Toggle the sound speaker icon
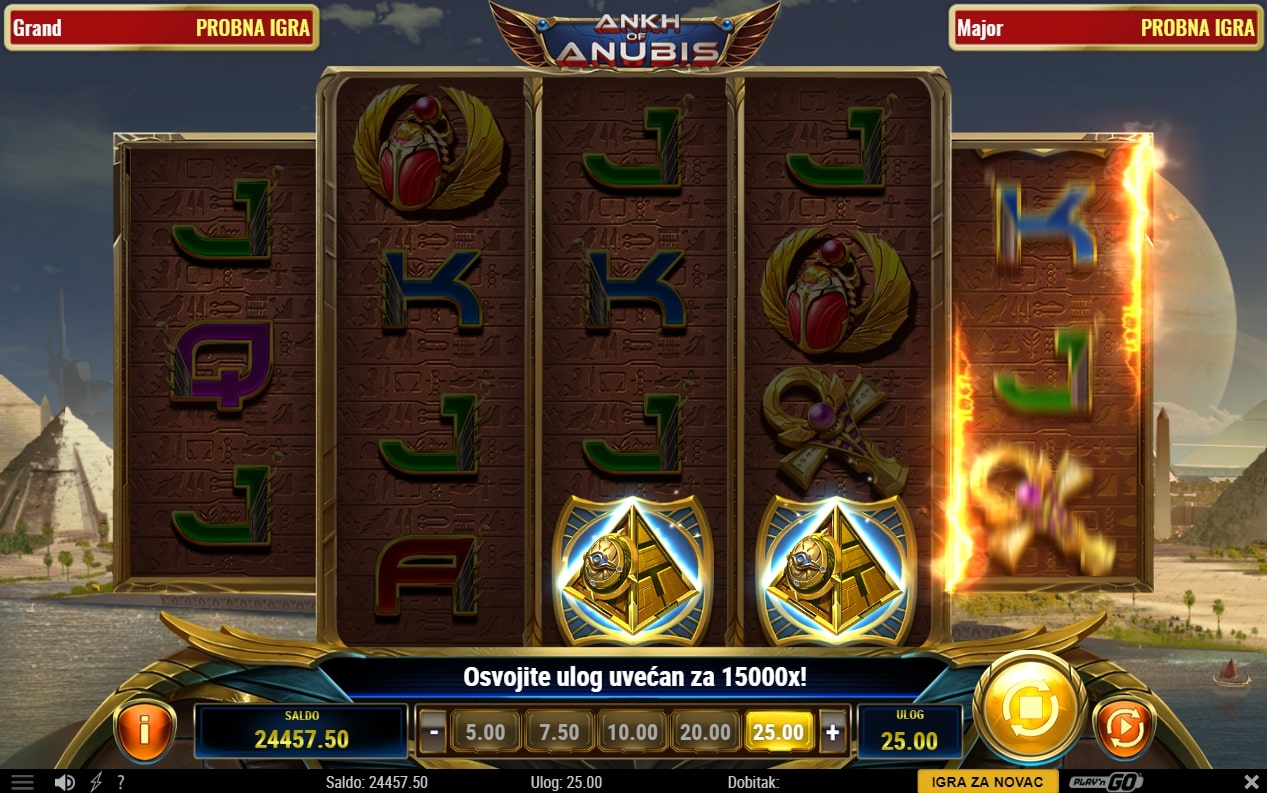This screenshot has height=793, width=1267. tap(65, 782)
